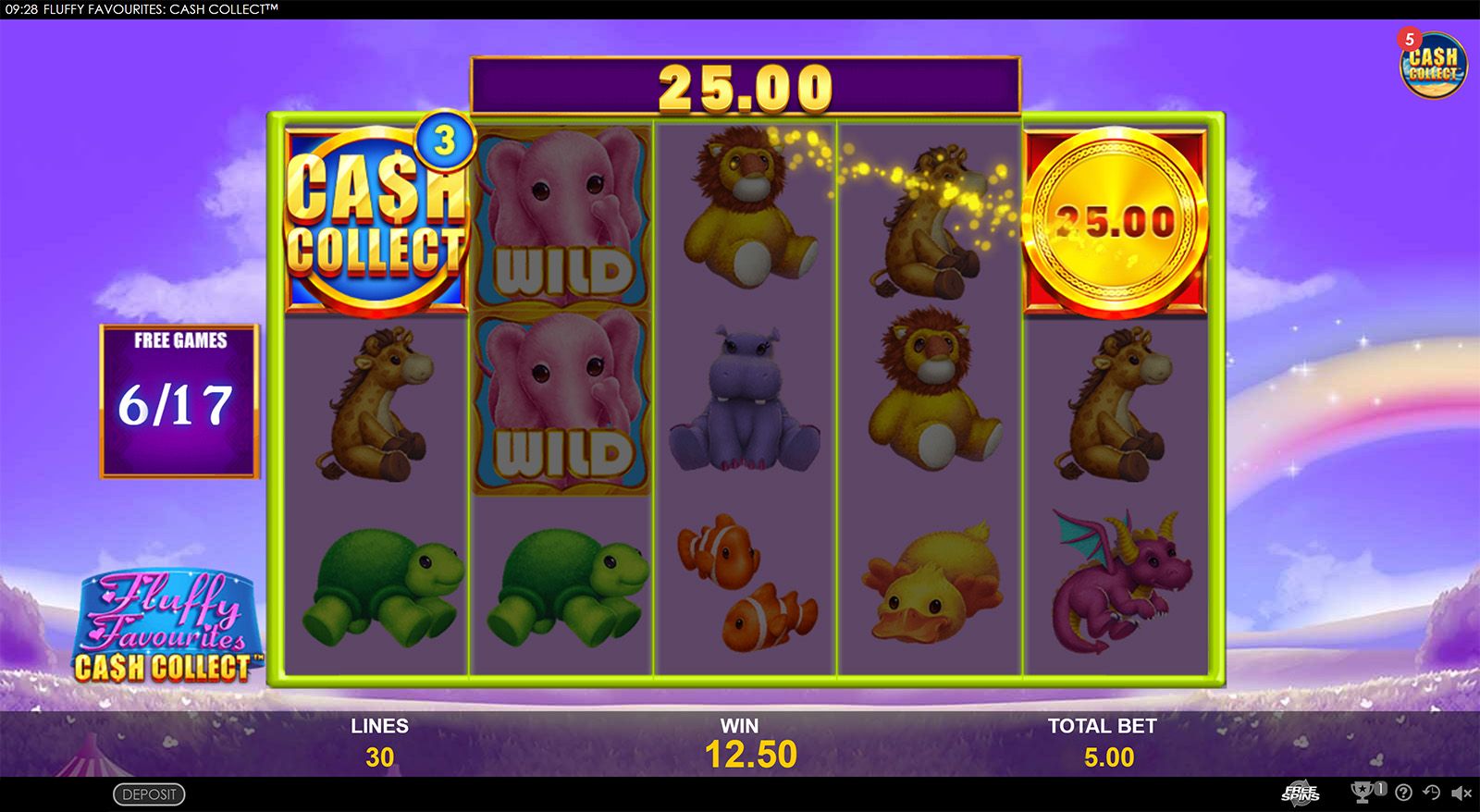View the game history clock icon
The height and width of the screenshot is (812, 1480).
[1432, 792]
